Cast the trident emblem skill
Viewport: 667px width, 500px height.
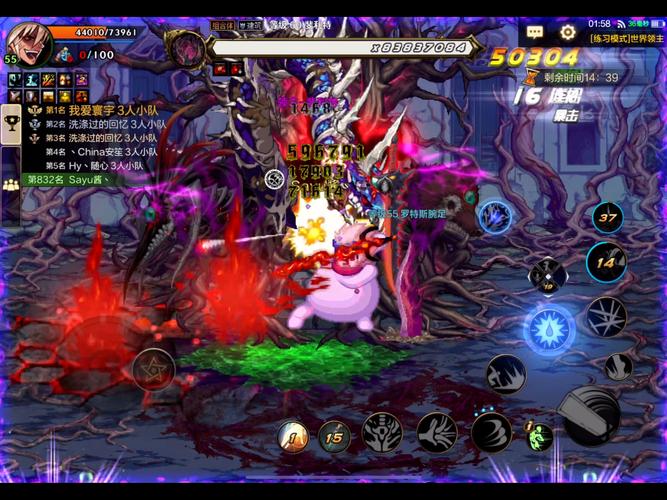click(382, 433)
